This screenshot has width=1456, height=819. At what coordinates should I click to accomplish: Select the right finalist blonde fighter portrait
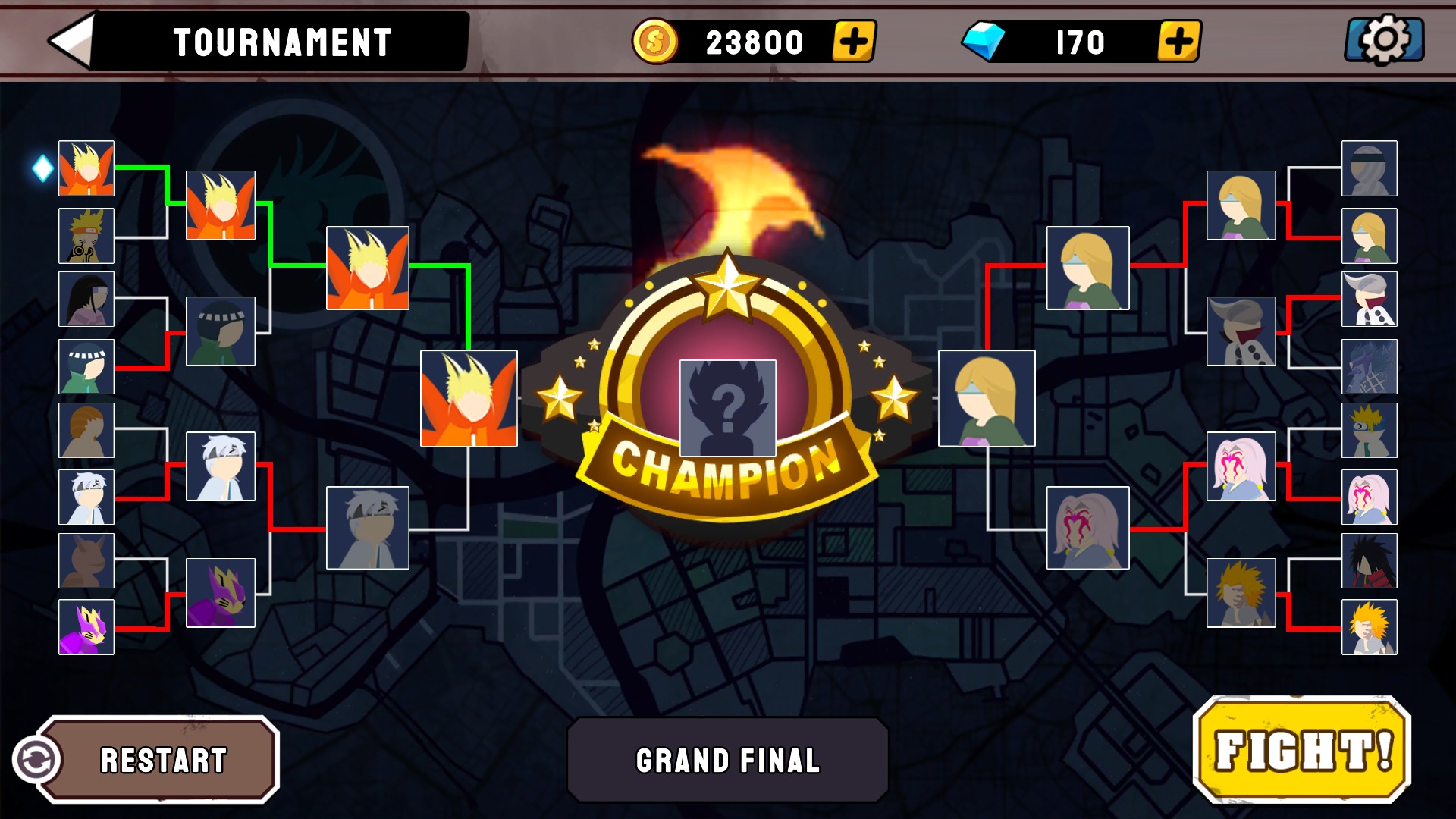click(x=986, y=397)
